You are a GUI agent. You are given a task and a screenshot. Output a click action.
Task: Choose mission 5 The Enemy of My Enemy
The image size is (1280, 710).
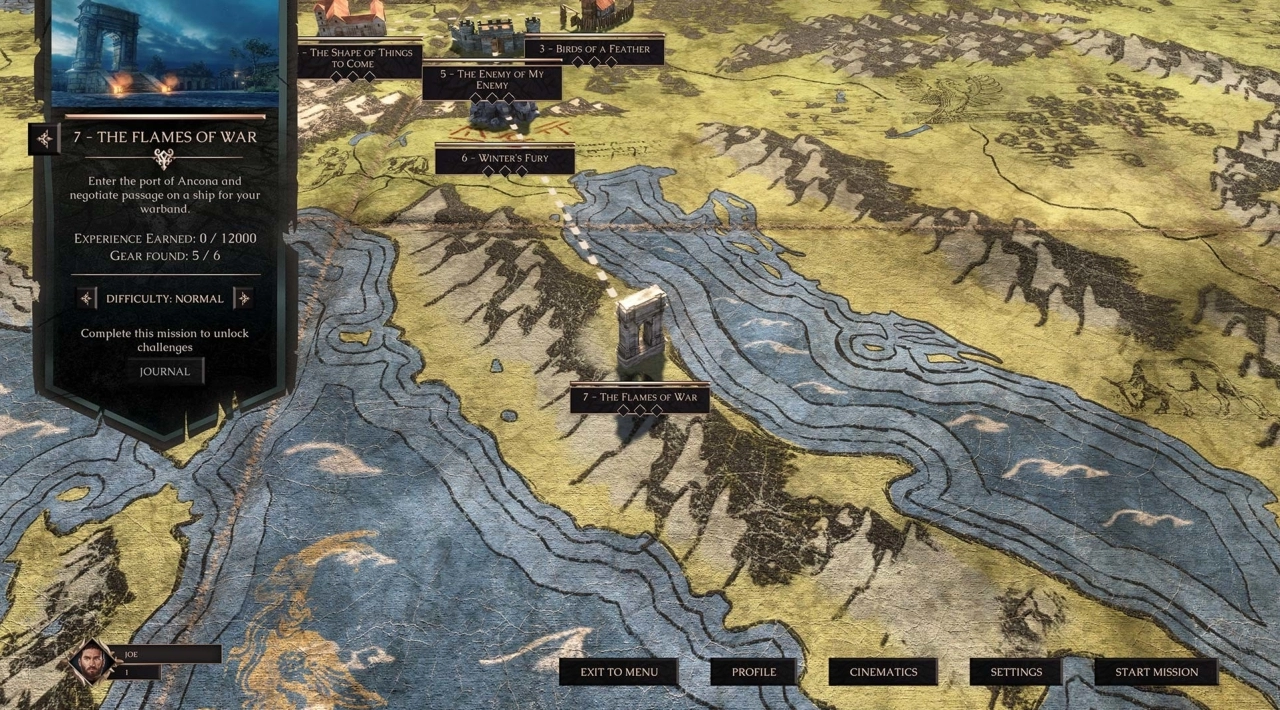(x=491, y=80)
